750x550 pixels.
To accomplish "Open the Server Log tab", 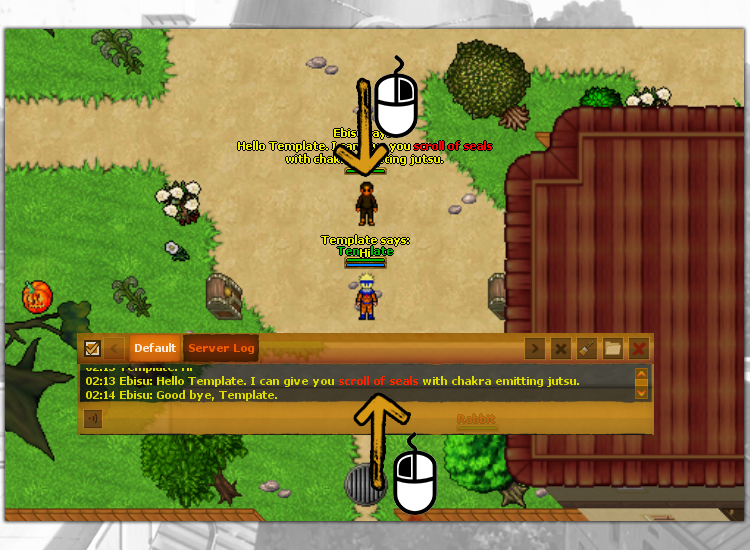I will click(x=221, y=348).
